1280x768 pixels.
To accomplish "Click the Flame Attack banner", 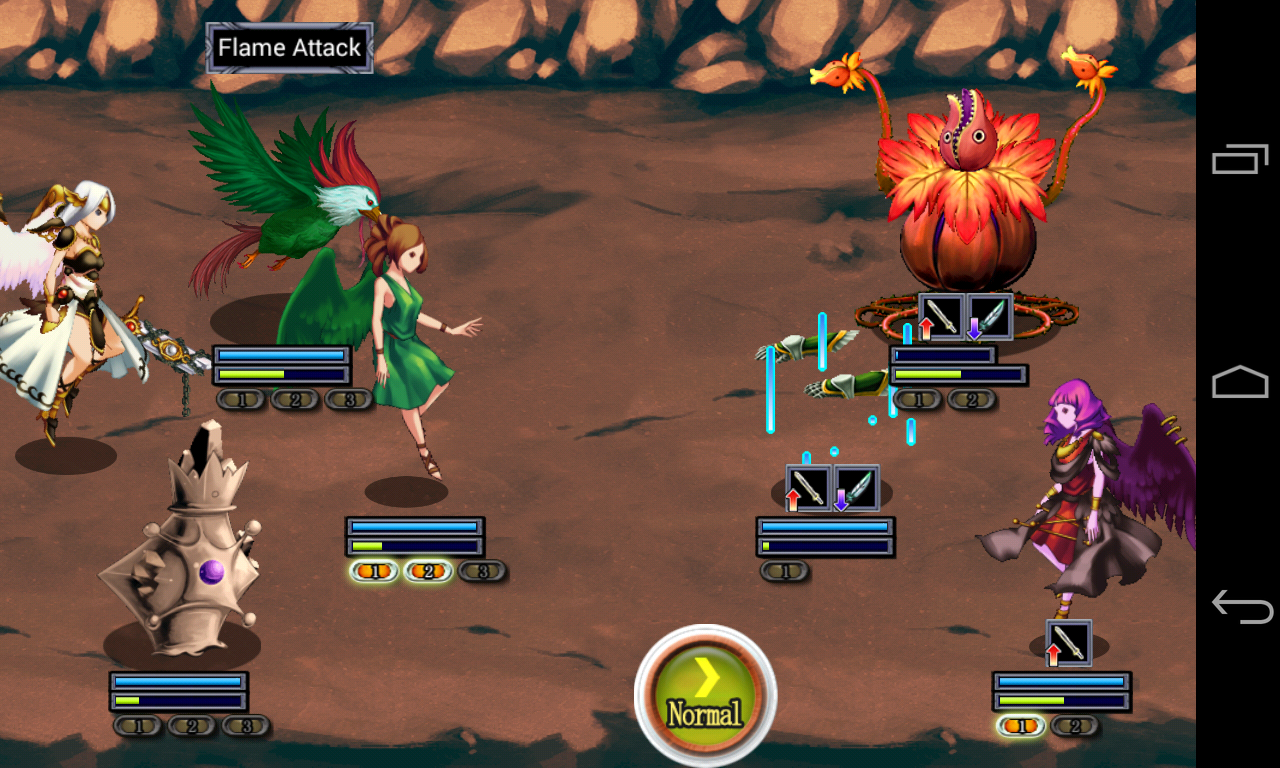I will [x=288, y=47].
